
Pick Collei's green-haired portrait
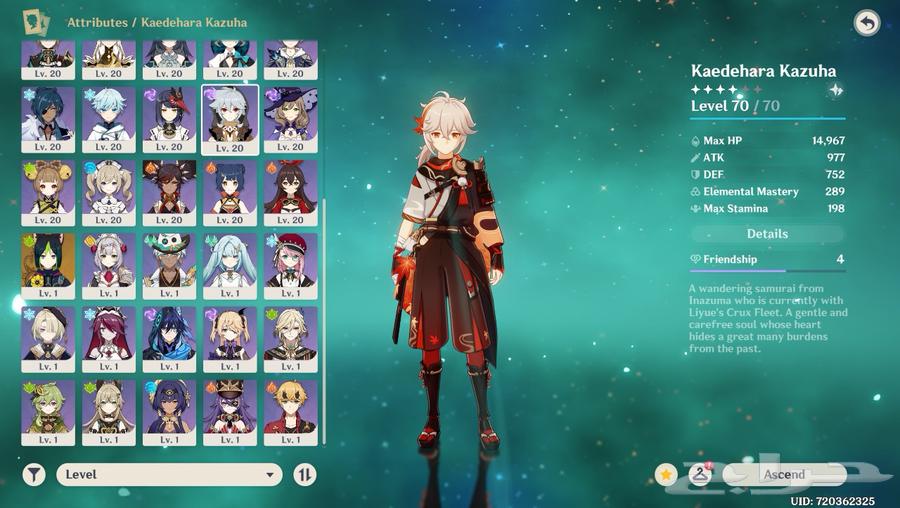point(48,411)
